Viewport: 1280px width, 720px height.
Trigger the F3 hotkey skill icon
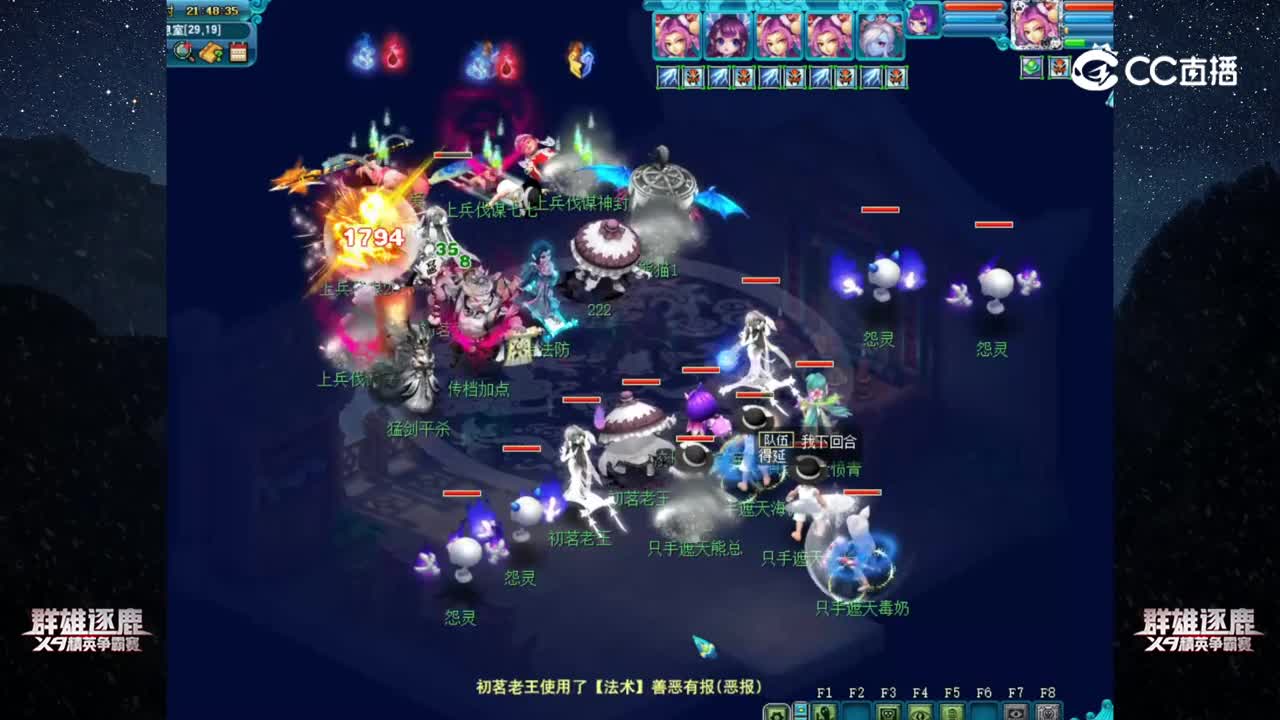coord(888,713)
